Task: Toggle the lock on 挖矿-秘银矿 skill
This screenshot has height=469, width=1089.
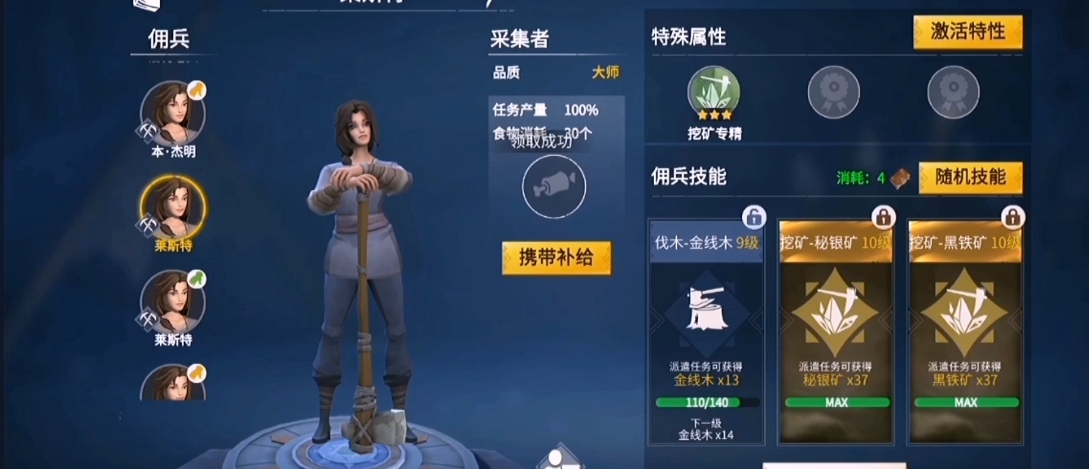Action: [x=884, y=217]
